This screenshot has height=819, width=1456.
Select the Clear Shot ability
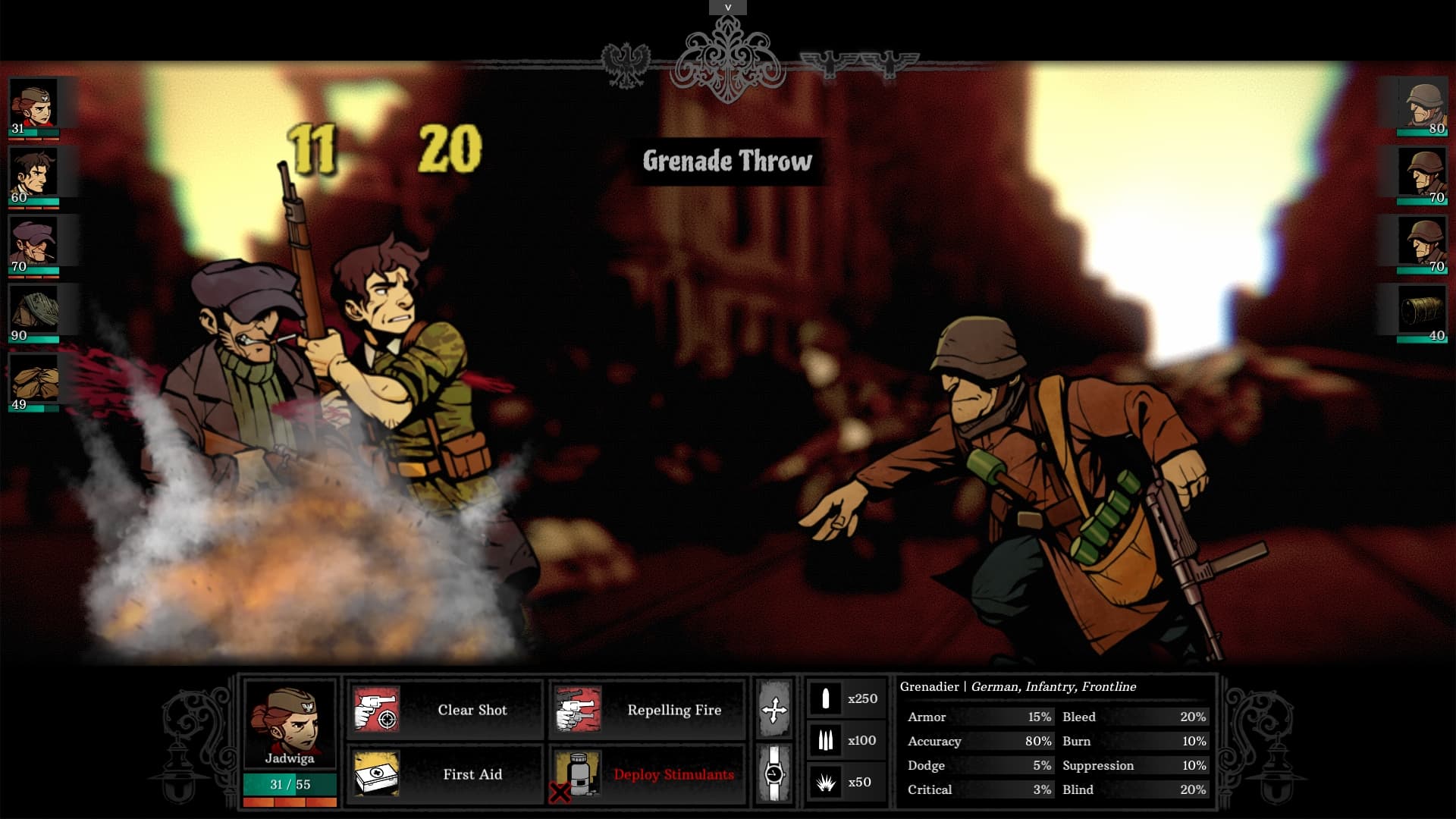coord(445,710)
